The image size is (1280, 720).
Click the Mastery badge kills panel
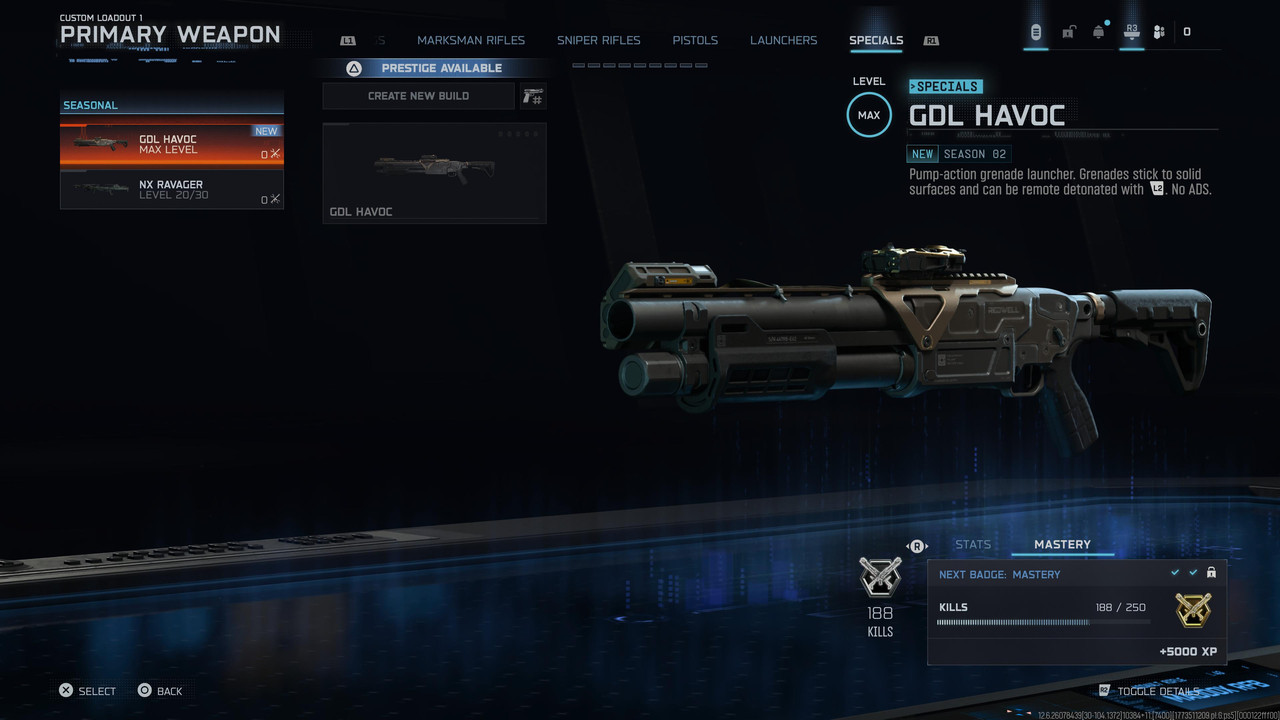1076,612
